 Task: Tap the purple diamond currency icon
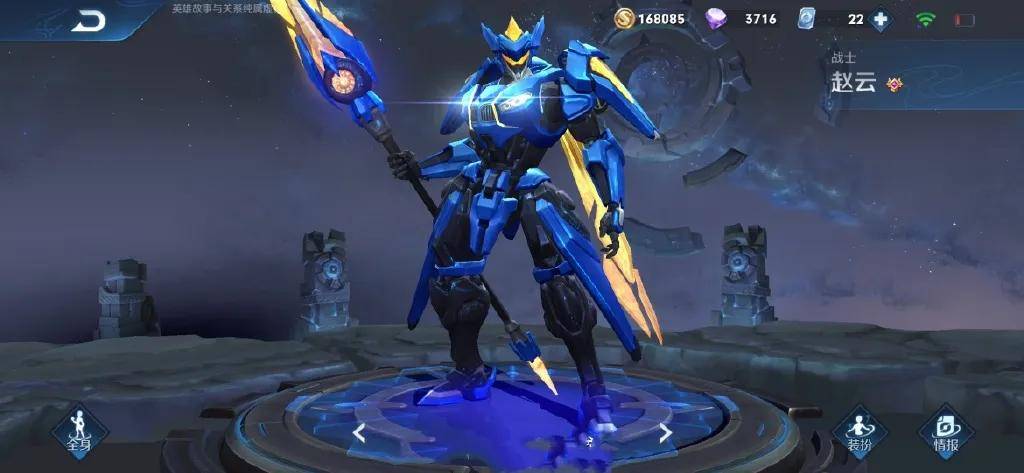click(x=716, y=19)
